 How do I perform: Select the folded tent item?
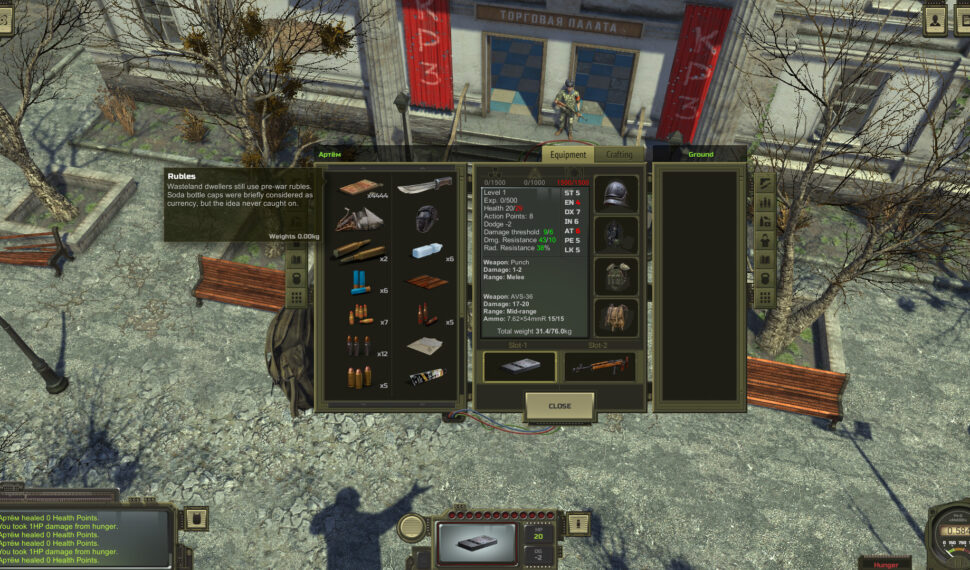pos(360,218)
